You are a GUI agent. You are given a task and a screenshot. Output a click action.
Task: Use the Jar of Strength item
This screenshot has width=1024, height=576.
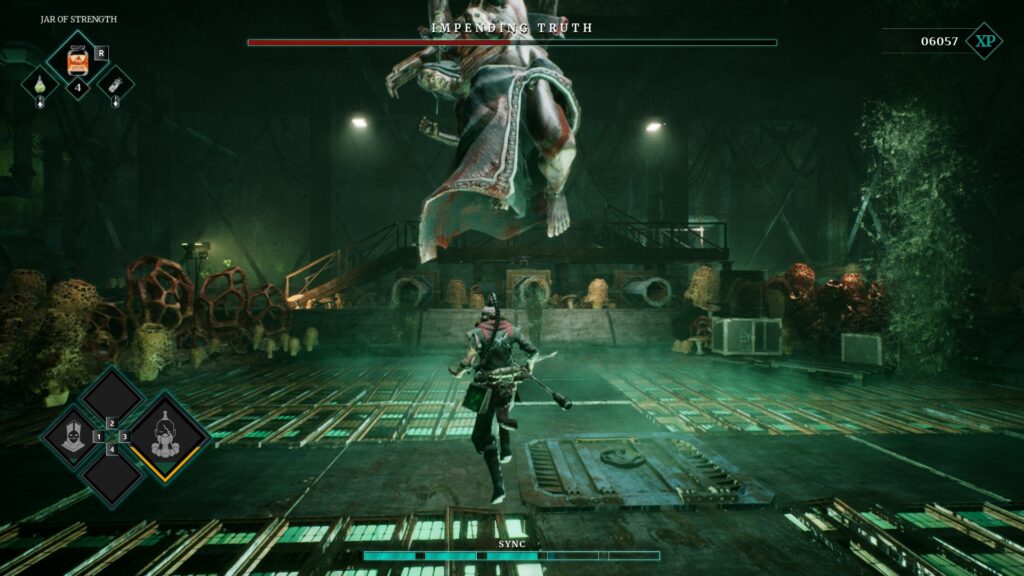[x=77, y=60]
